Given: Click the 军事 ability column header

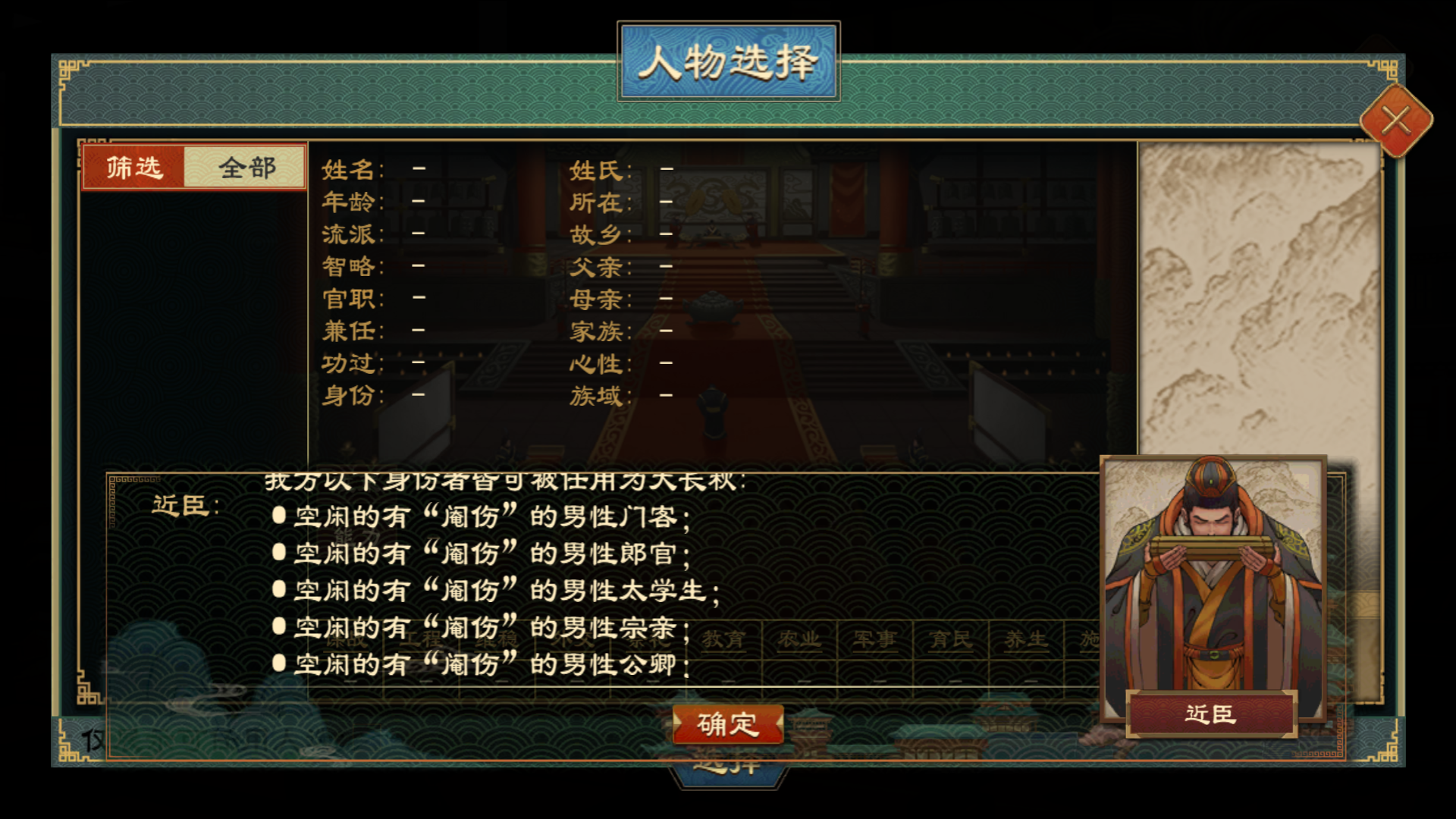Looking at the screenshot, I should coord(877,639).
